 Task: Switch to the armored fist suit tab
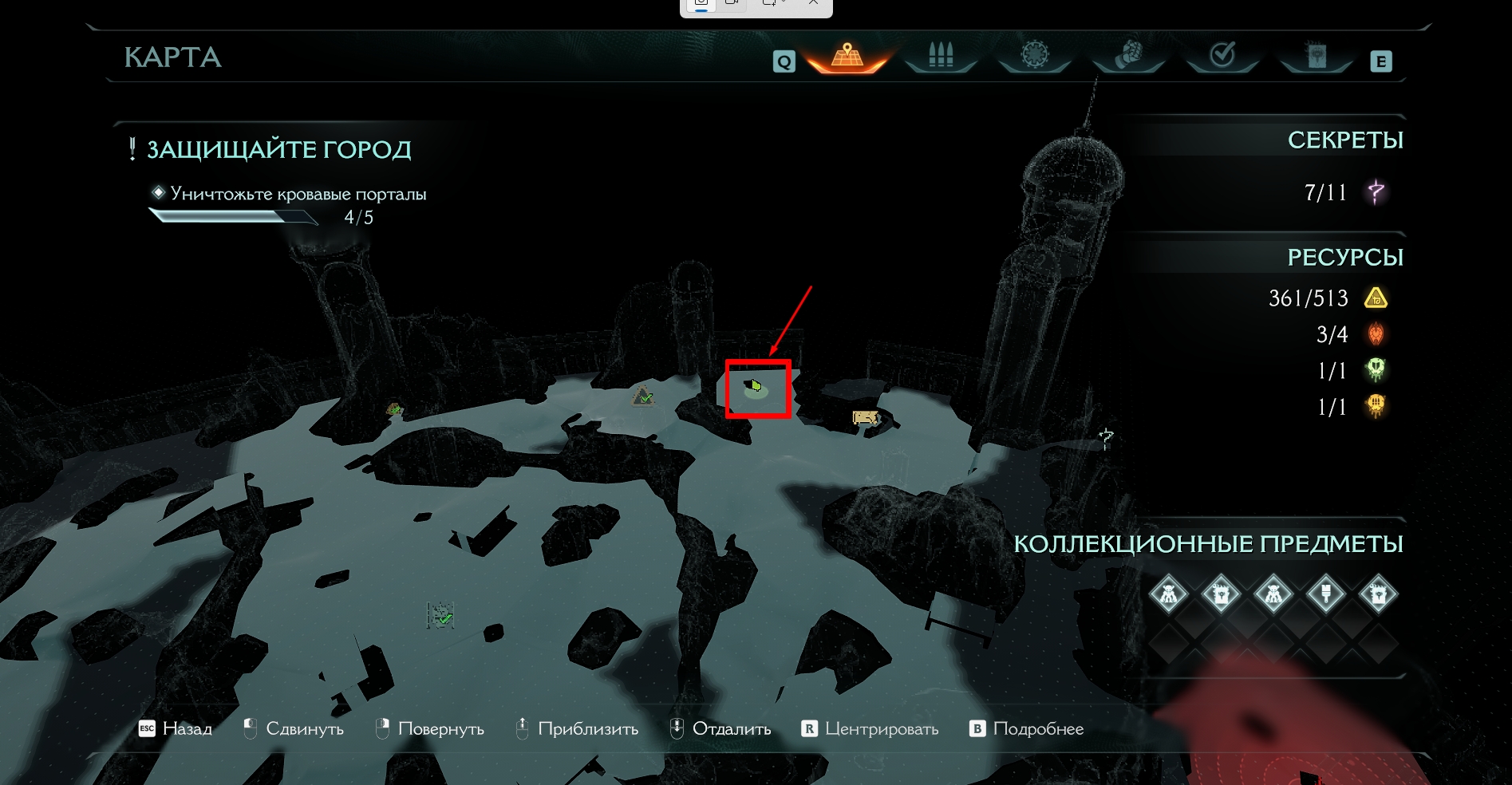pos(1128,55)
